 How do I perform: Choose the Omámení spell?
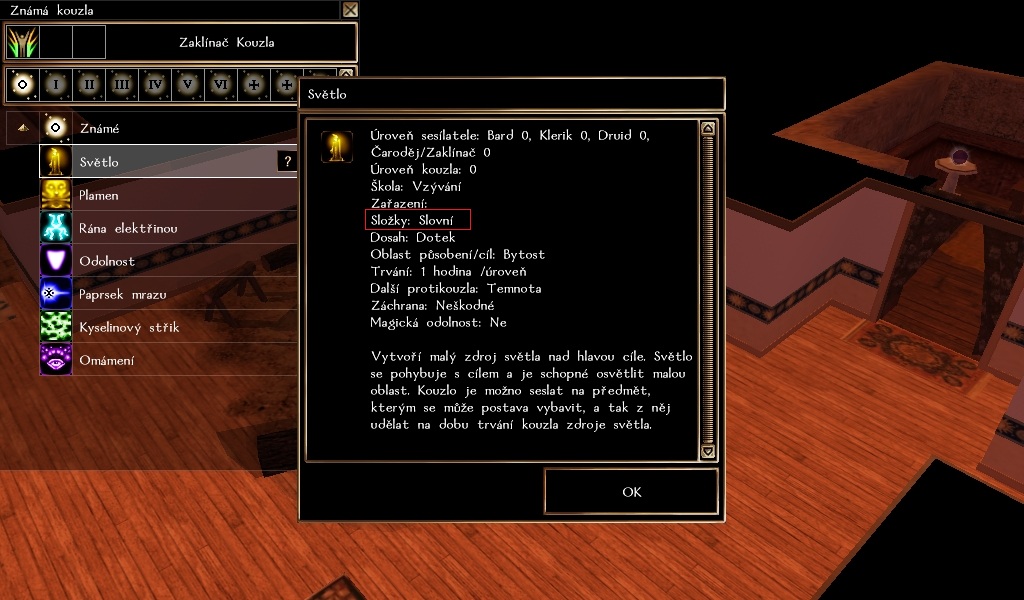106,360
